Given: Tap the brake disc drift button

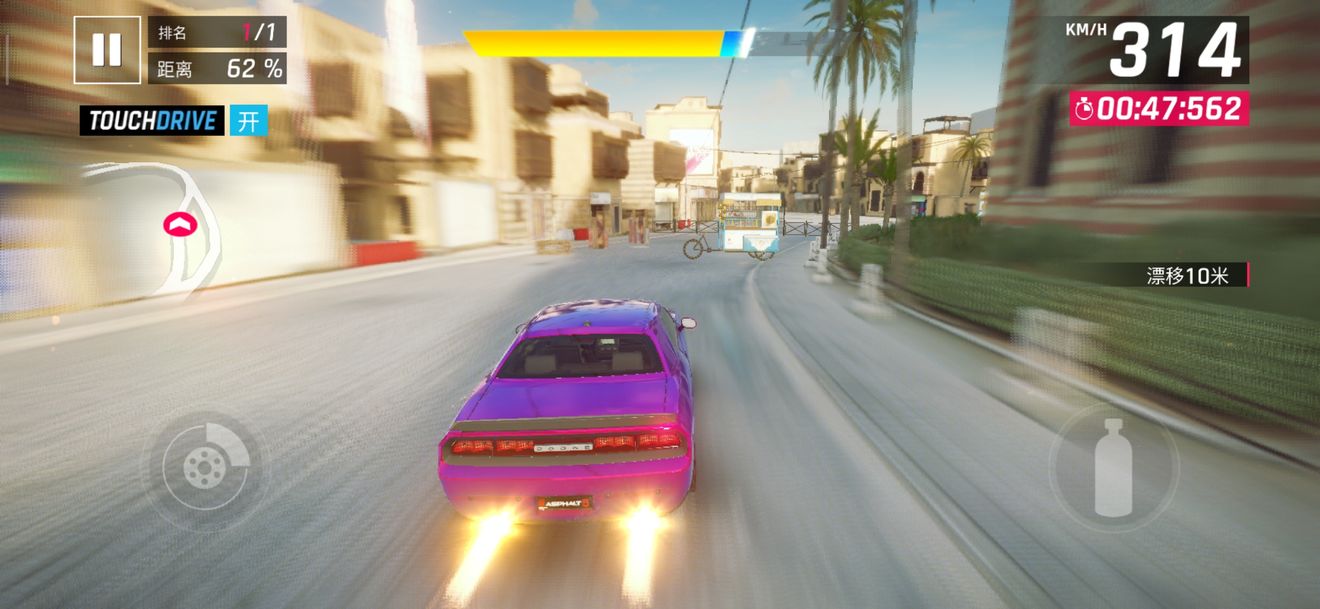Looking at the screenshot, I should coord(206,466).
